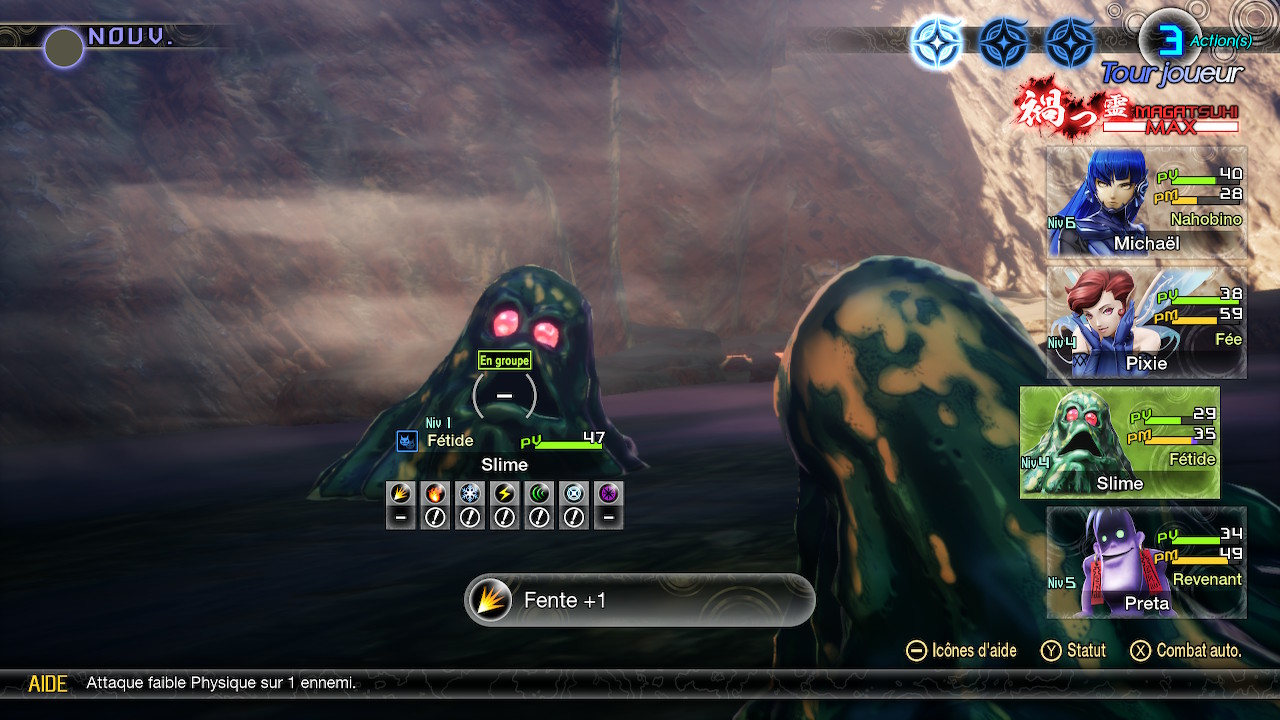The image size is (1280, 720).
Task: Select the Fente +1 skill
Action: (x=640, y=600)
